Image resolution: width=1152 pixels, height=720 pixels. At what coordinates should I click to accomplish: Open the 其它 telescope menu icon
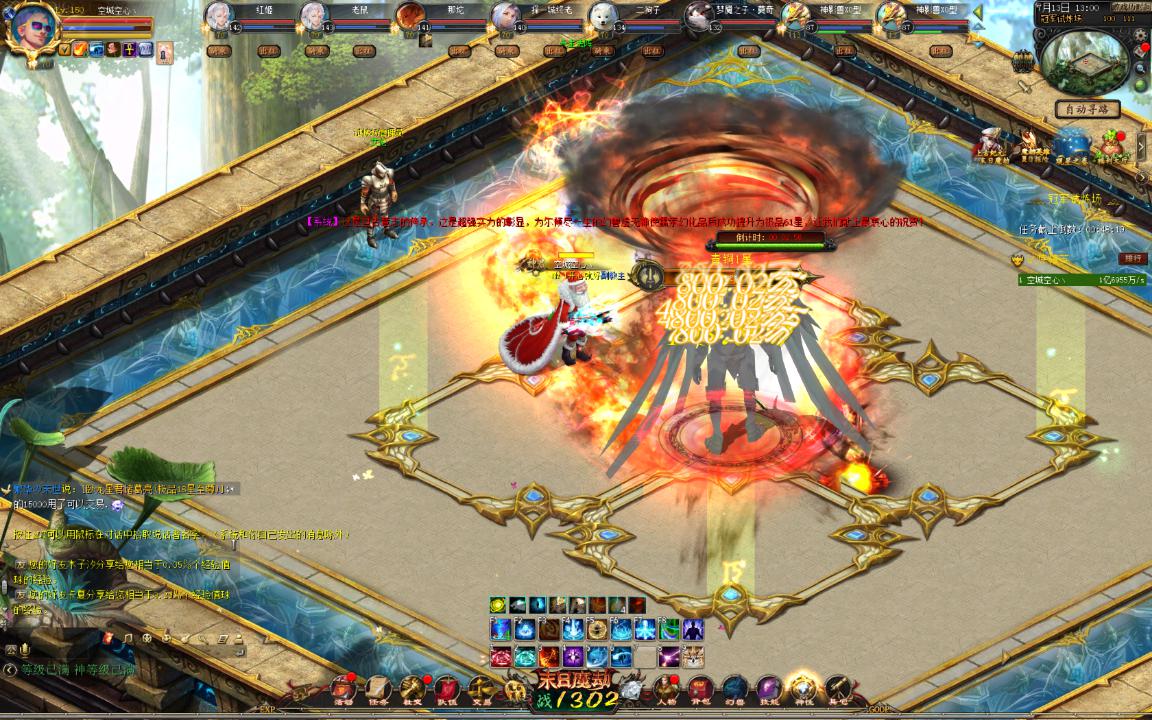[x=837, y=689]
